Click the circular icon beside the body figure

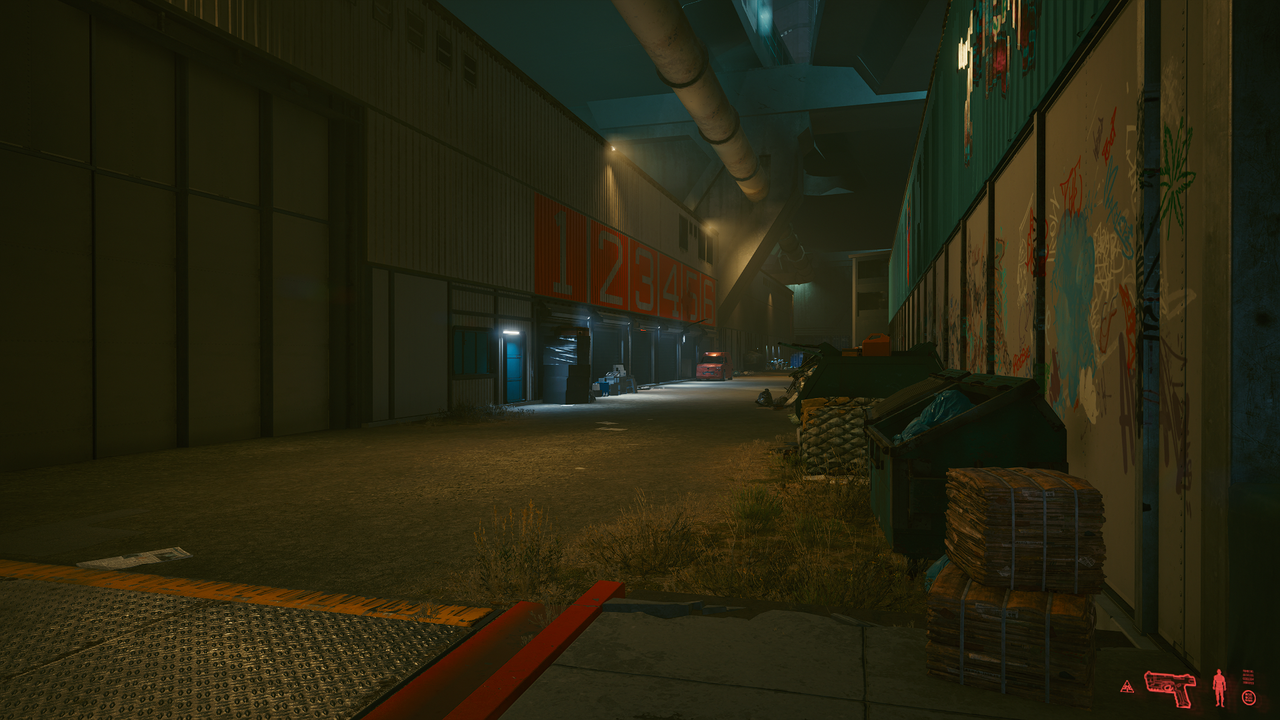(x=1248, y=697)
